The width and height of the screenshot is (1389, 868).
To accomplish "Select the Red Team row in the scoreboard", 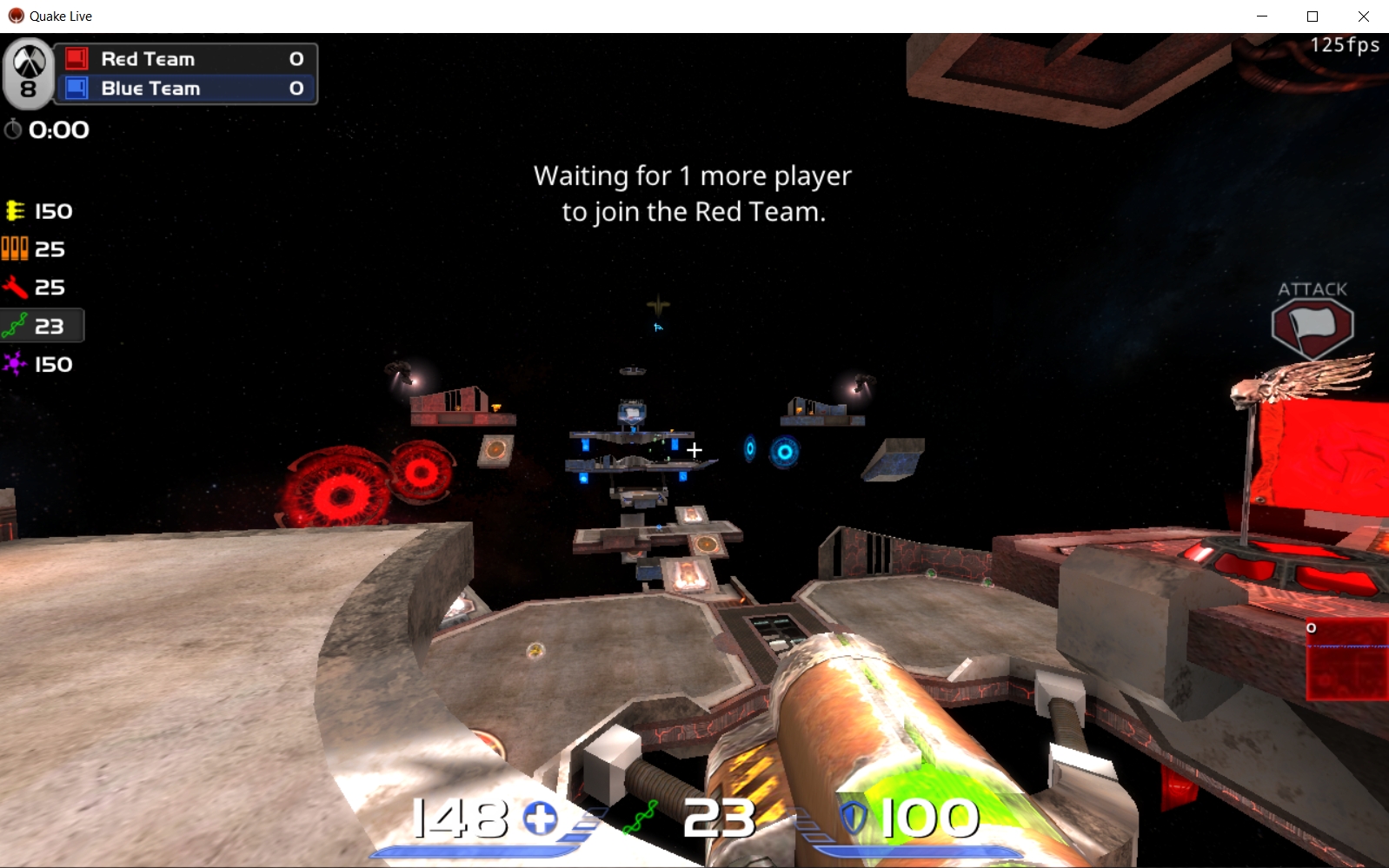I will coord(187,58).
